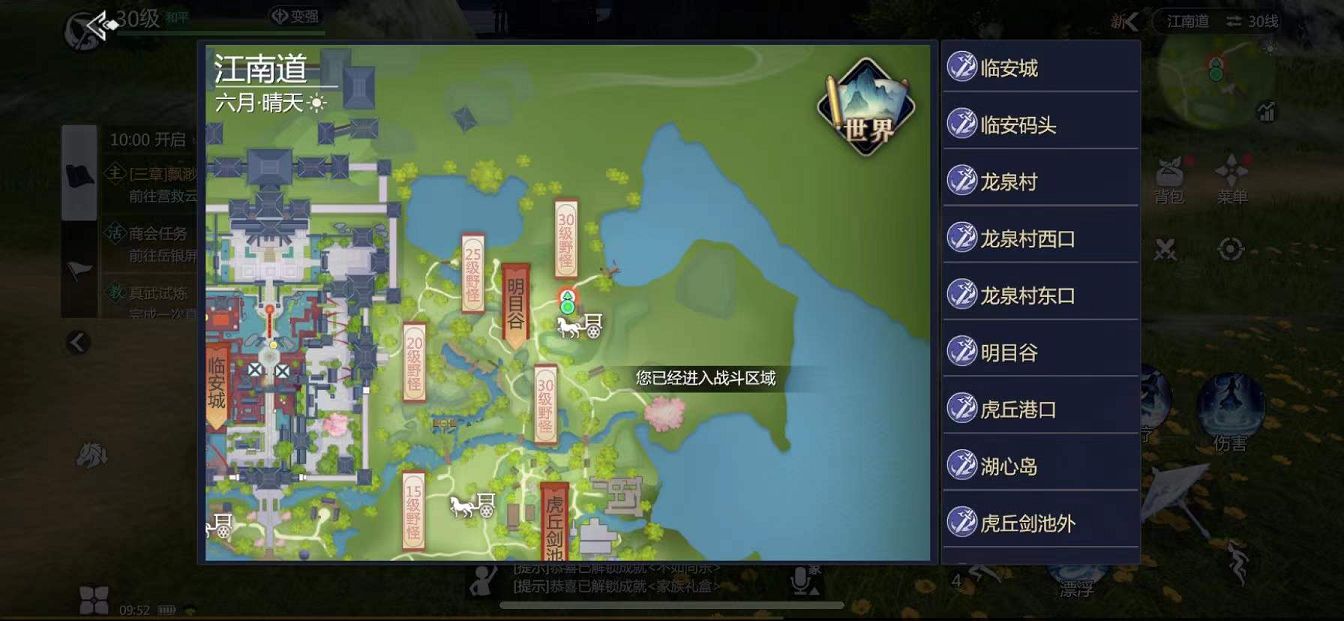The height and width of the screenshot is (621, 1344).
Task: Select the 20级野怪 map marker
Action: coord(414,362)
